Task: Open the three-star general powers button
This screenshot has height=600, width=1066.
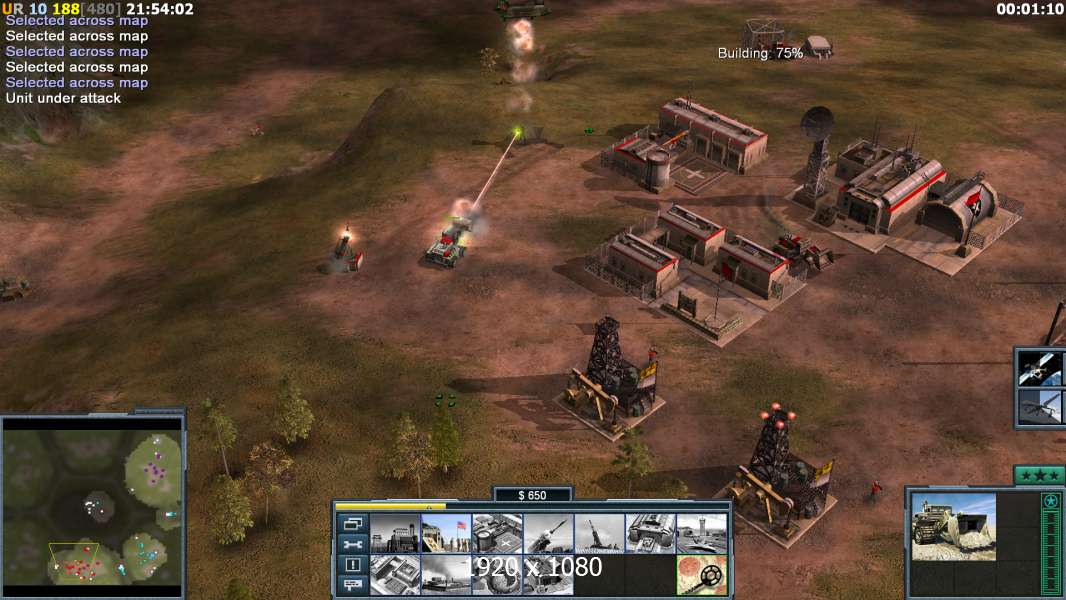Action: [1038, 475]
